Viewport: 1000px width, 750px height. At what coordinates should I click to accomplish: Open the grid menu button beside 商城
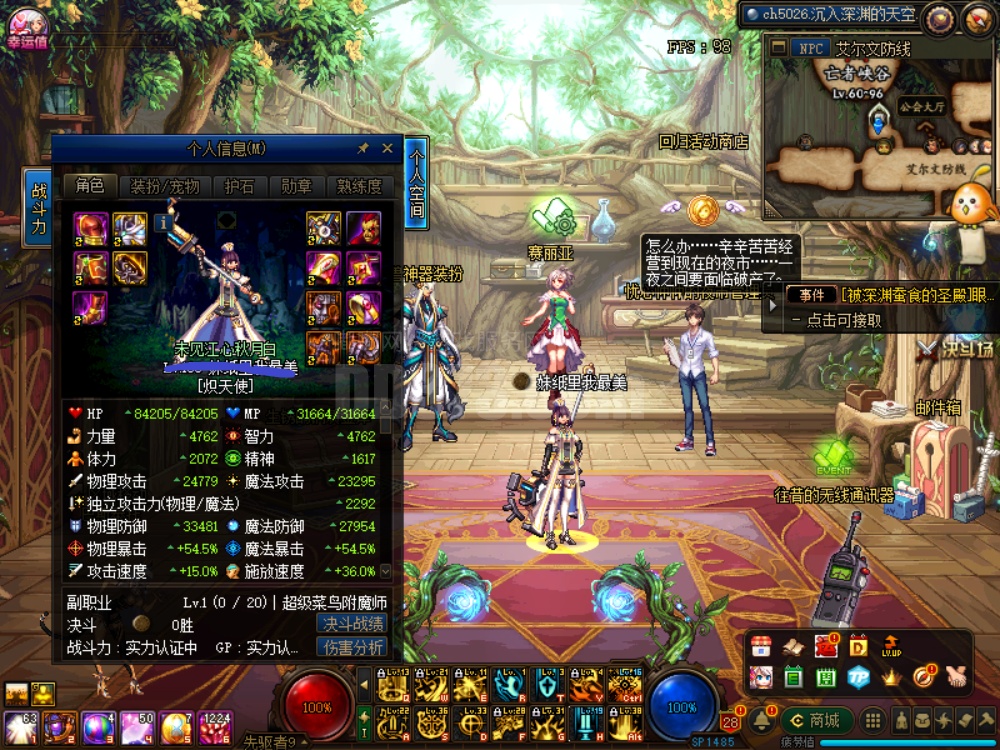click(x=873, y=720)
